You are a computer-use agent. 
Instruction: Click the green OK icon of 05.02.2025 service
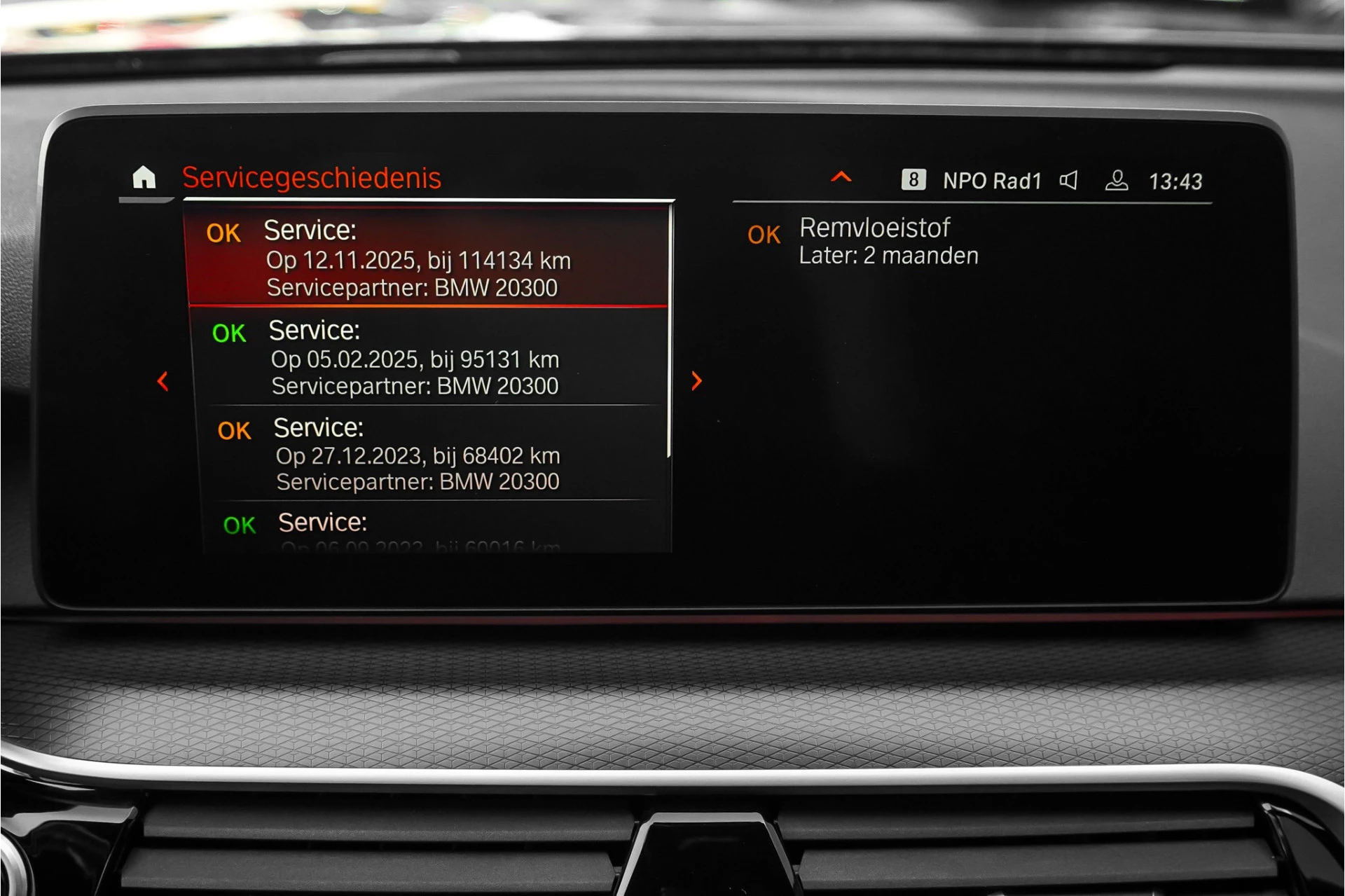230,332
